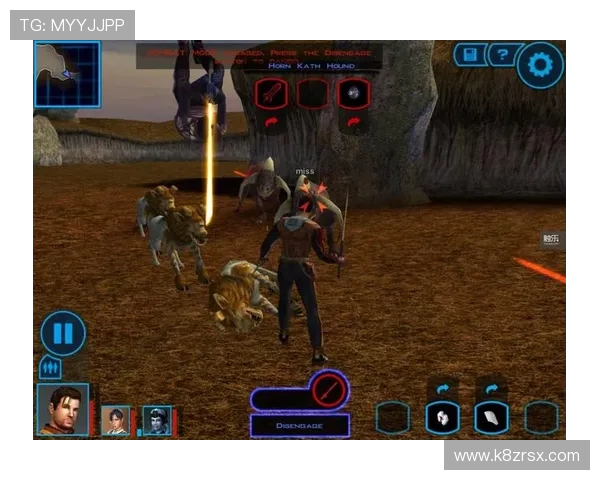The width and height of the screenshot is (600, 480).
Task: Switch to the middle party member portrait
Action: click(x=116, y=420)
